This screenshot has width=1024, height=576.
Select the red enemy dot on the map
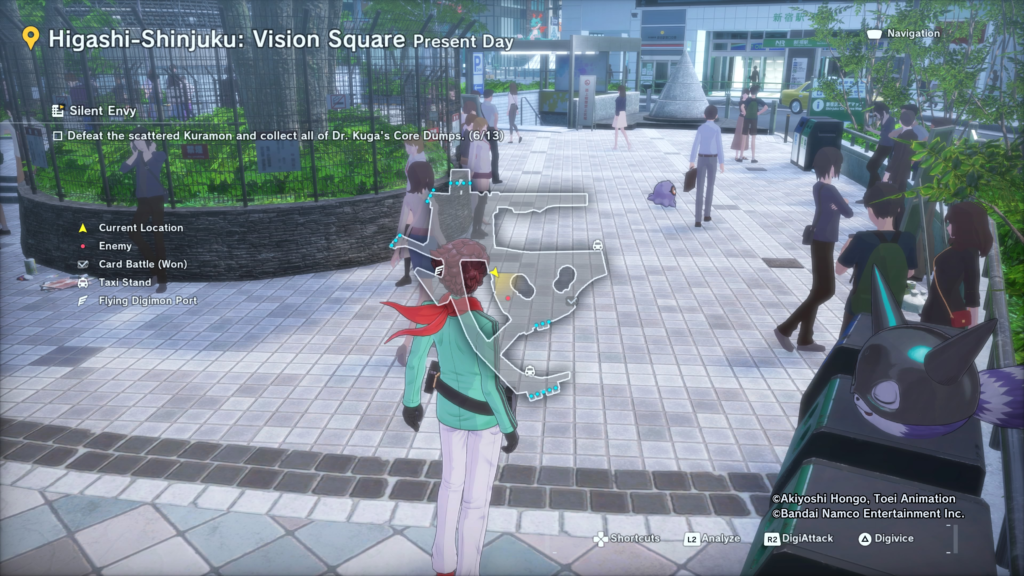tap(510, 297)
